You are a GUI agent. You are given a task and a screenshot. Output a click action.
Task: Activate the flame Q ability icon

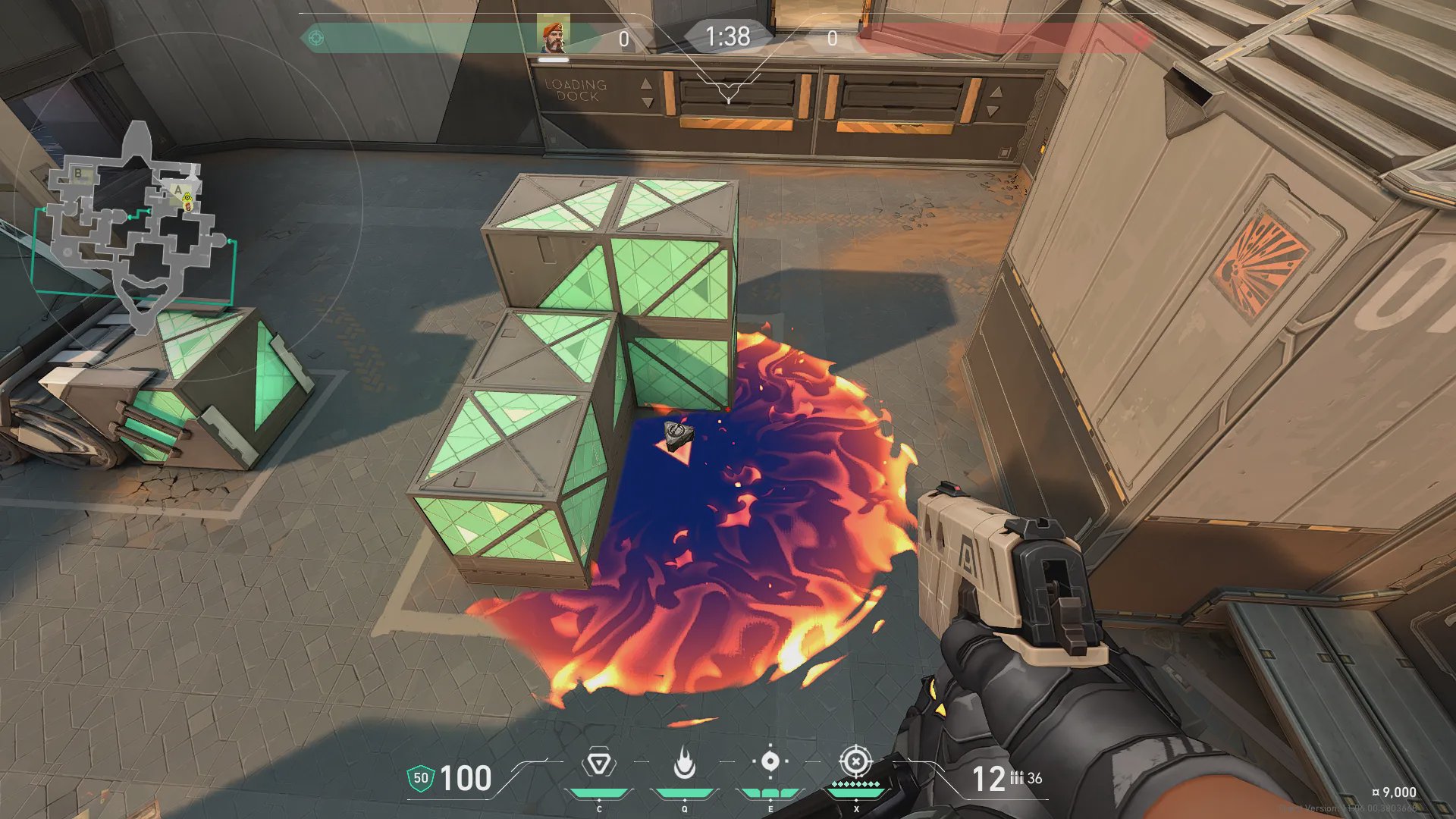pyautogui.click(x=684, y=763)
